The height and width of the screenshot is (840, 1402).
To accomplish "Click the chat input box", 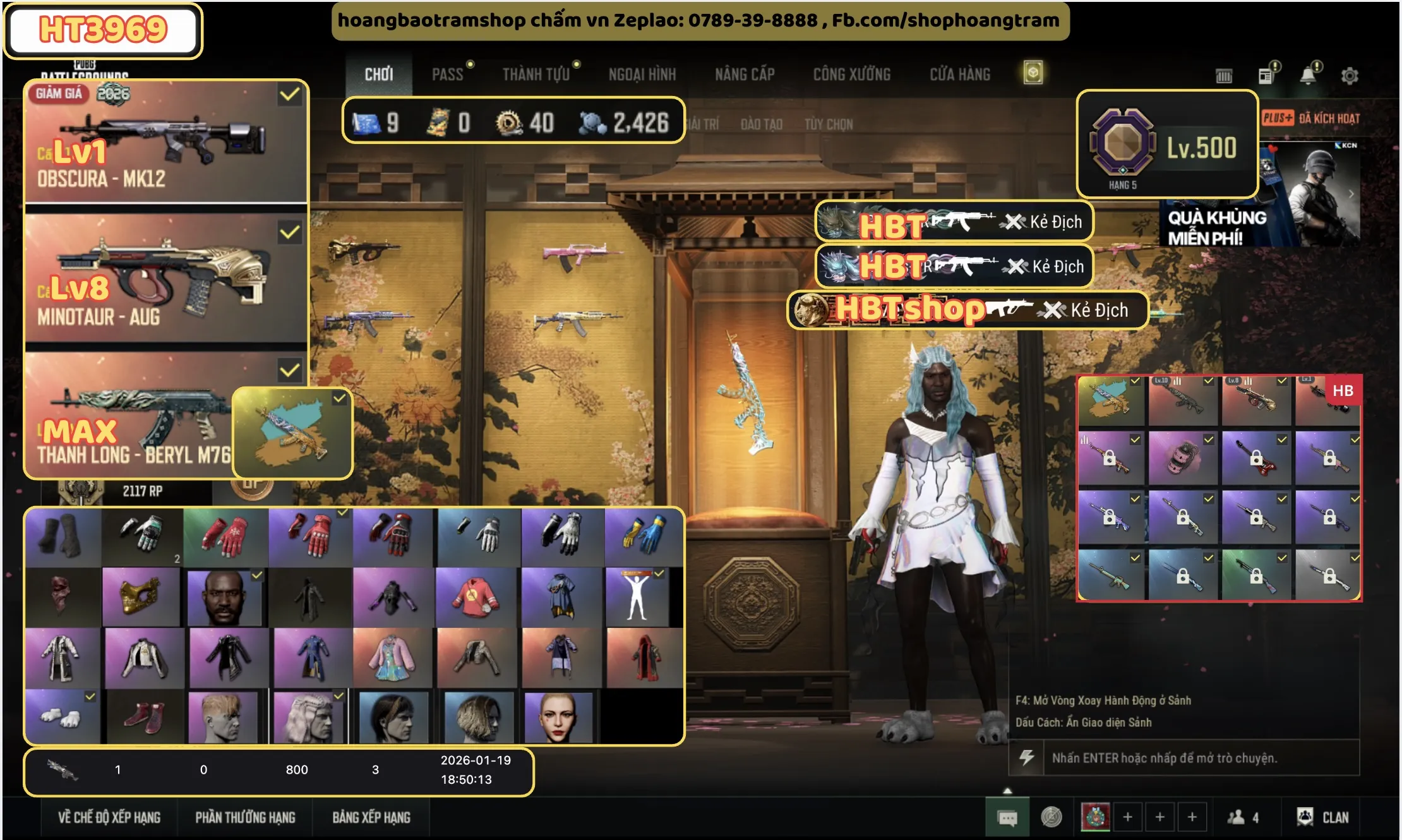I will pos(1200,758).
